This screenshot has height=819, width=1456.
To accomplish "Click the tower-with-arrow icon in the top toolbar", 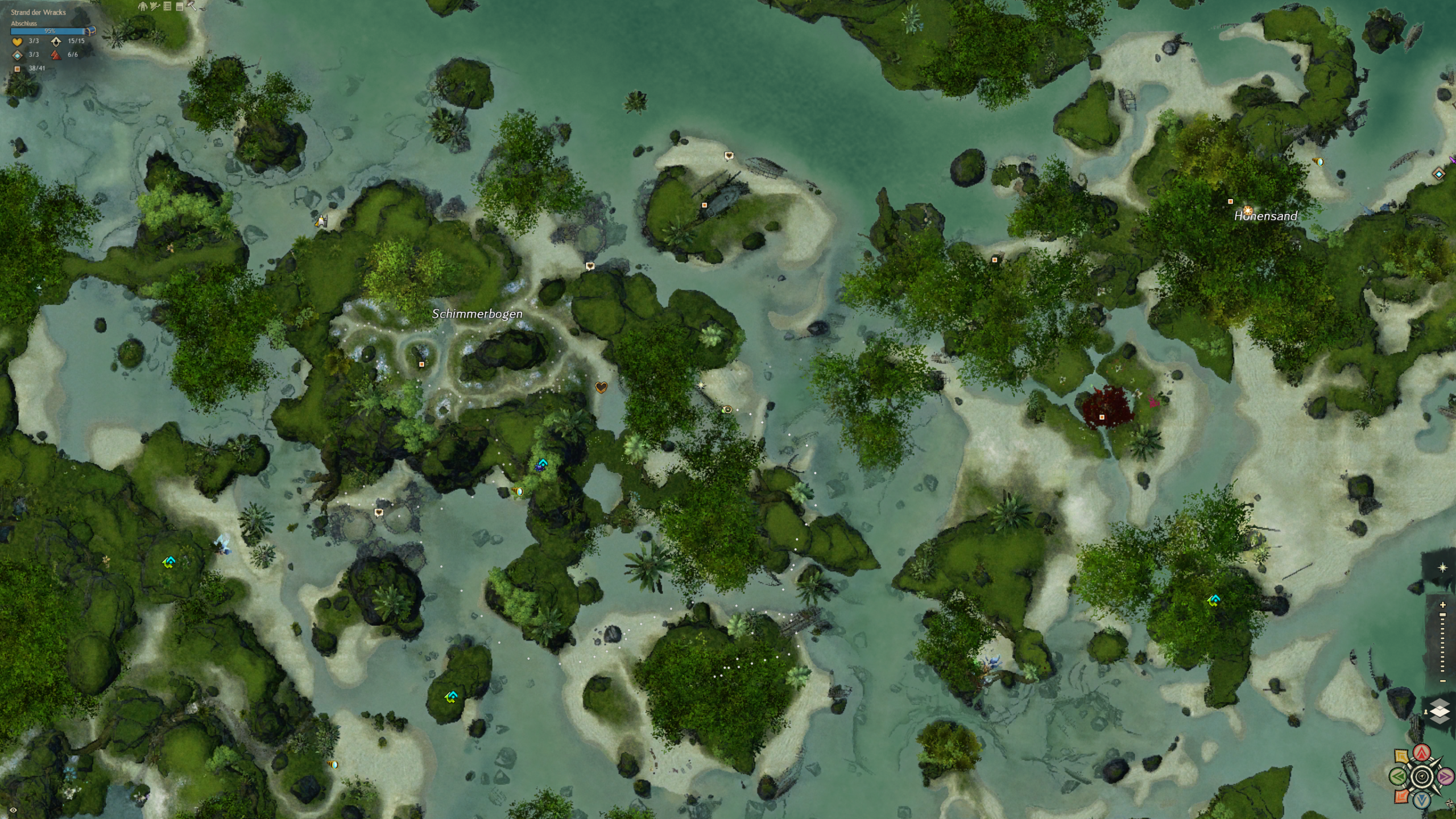I will [155, 6].
